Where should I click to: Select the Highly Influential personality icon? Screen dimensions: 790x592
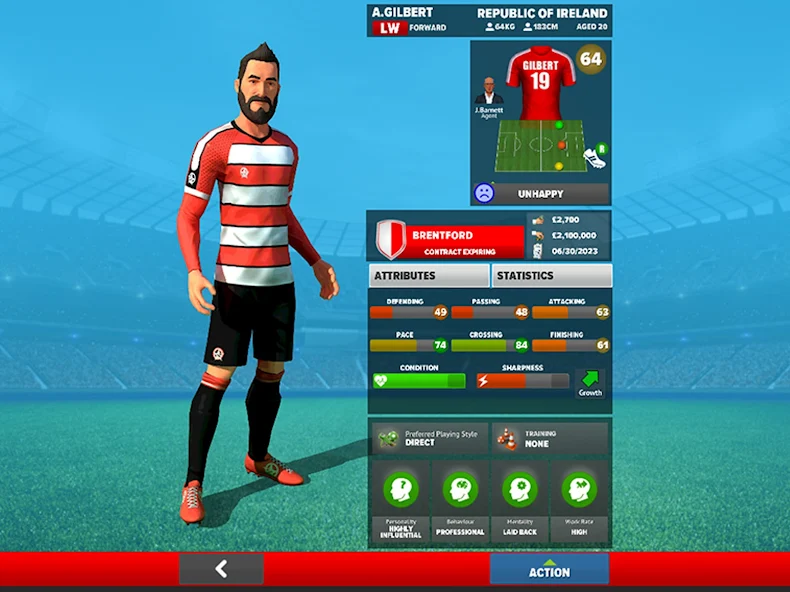click(400, 489)
